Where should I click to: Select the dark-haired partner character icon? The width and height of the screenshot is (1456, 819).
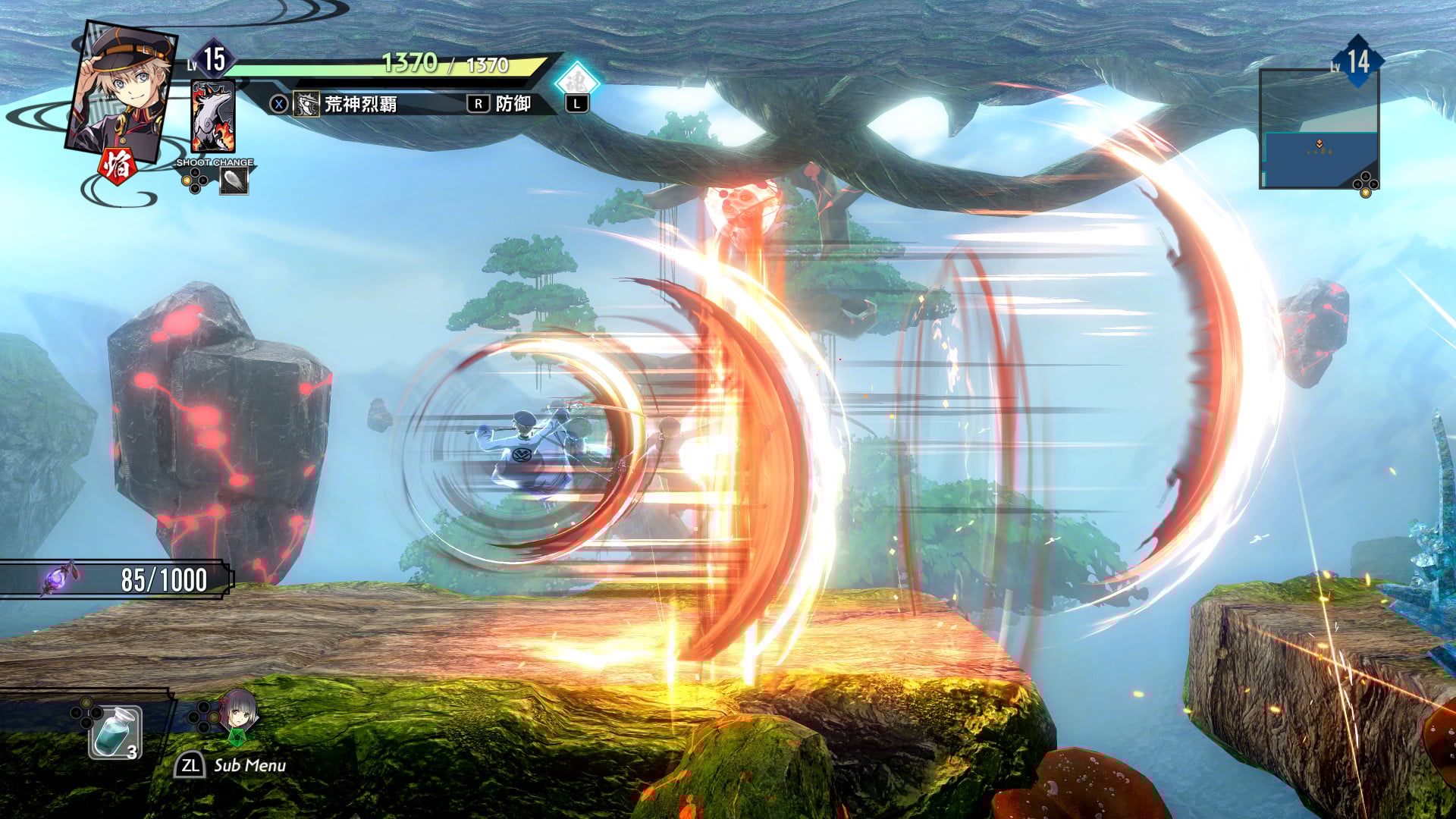click(x=238, y=714)
